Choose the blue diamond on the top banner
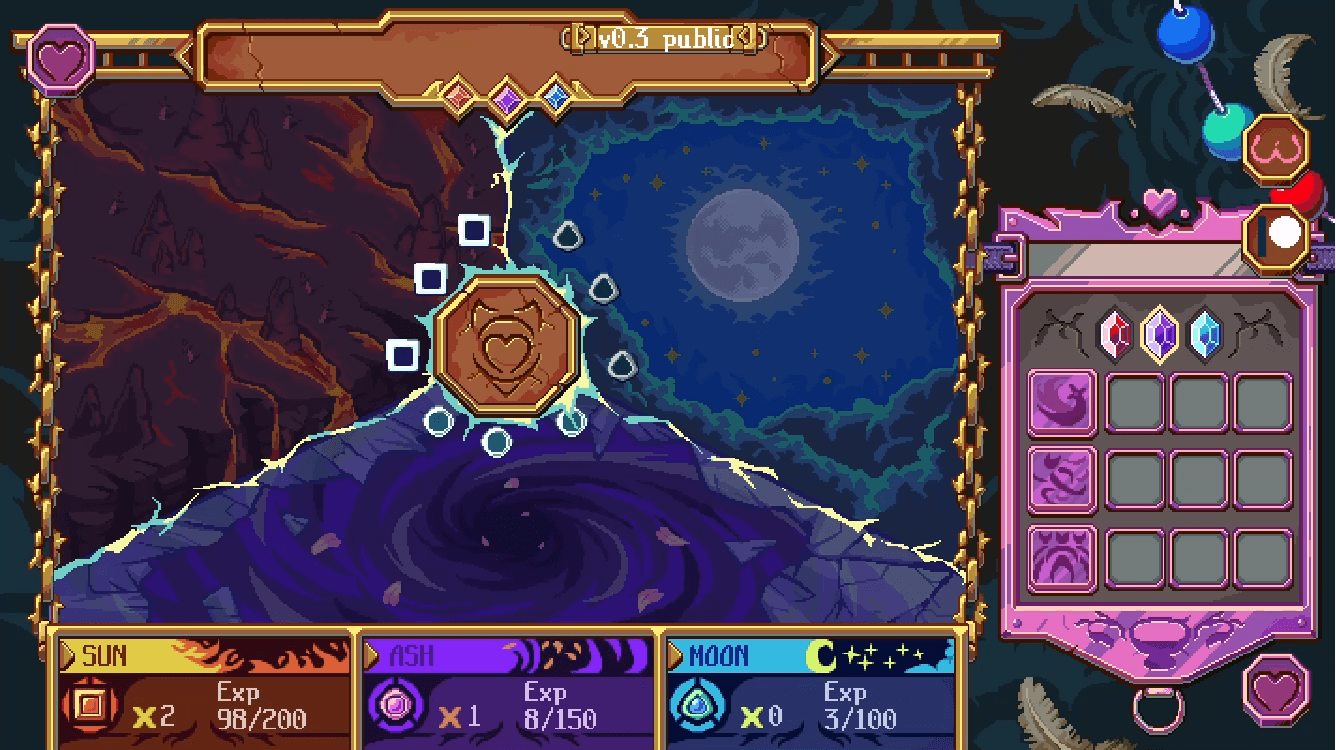The width and height of the screenshot is (1336, 750). (554, 96)
